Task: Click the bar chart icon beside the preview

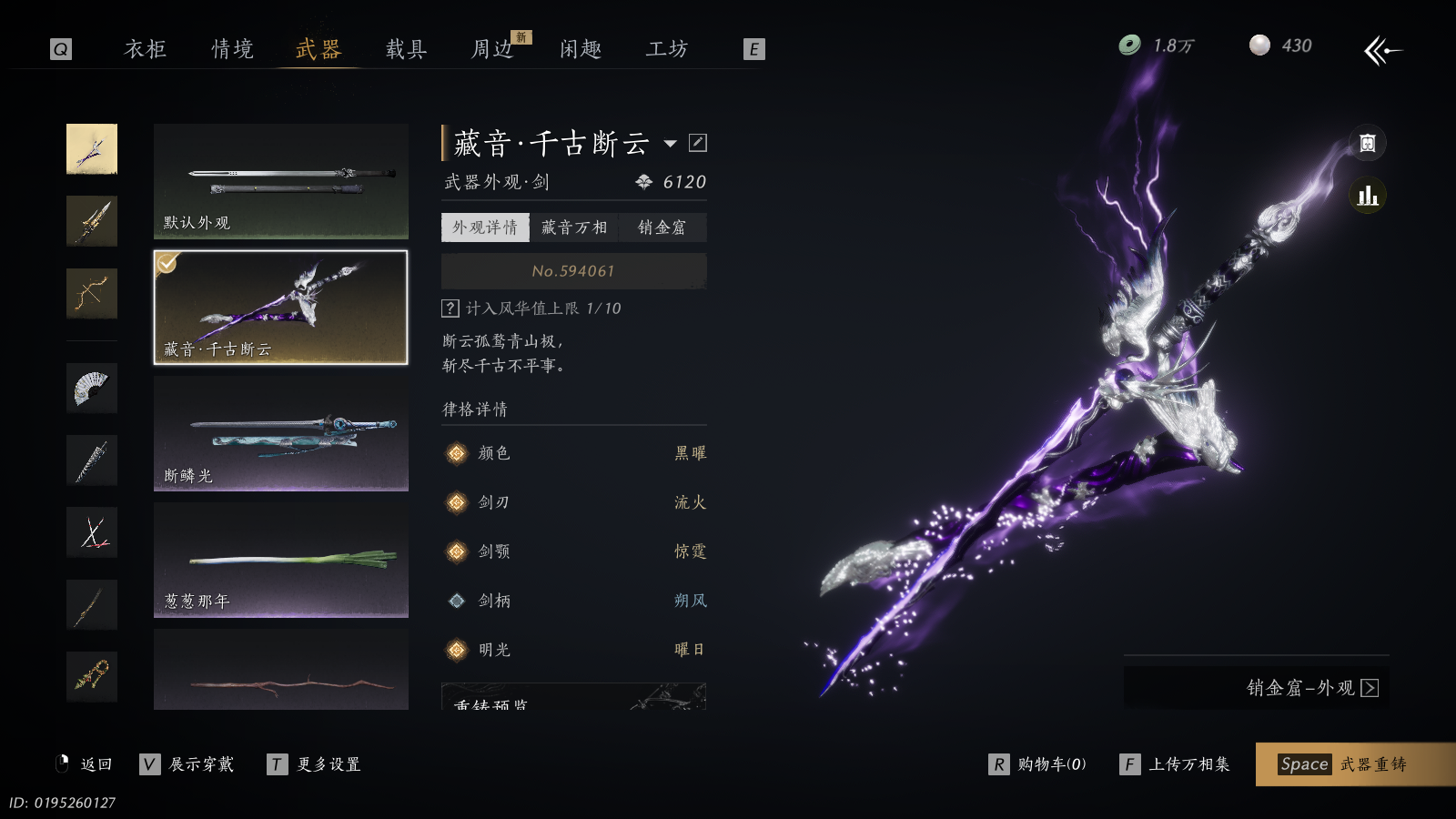Action: click(1367, 196)
